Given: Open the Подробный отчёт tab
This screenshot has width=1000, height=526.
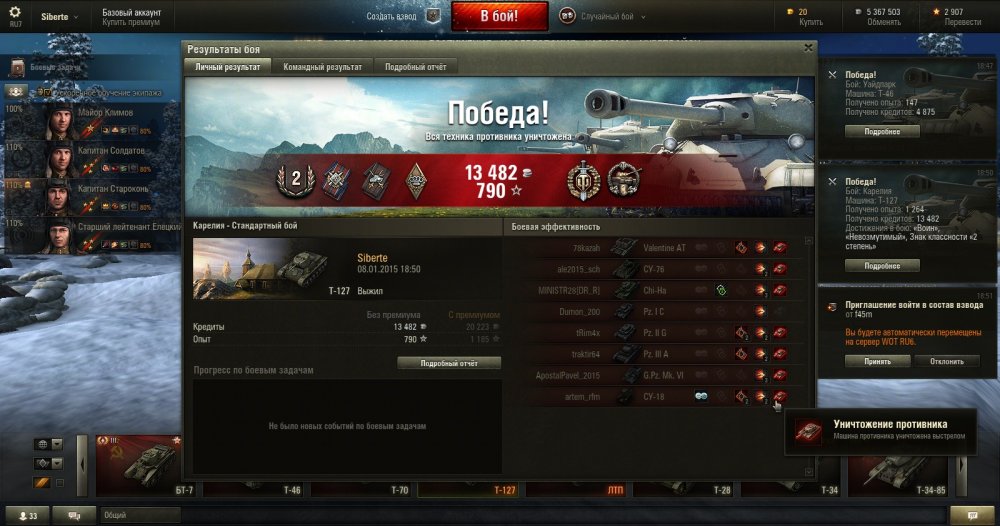Looking at the screenshot, I should coord(416,66).
